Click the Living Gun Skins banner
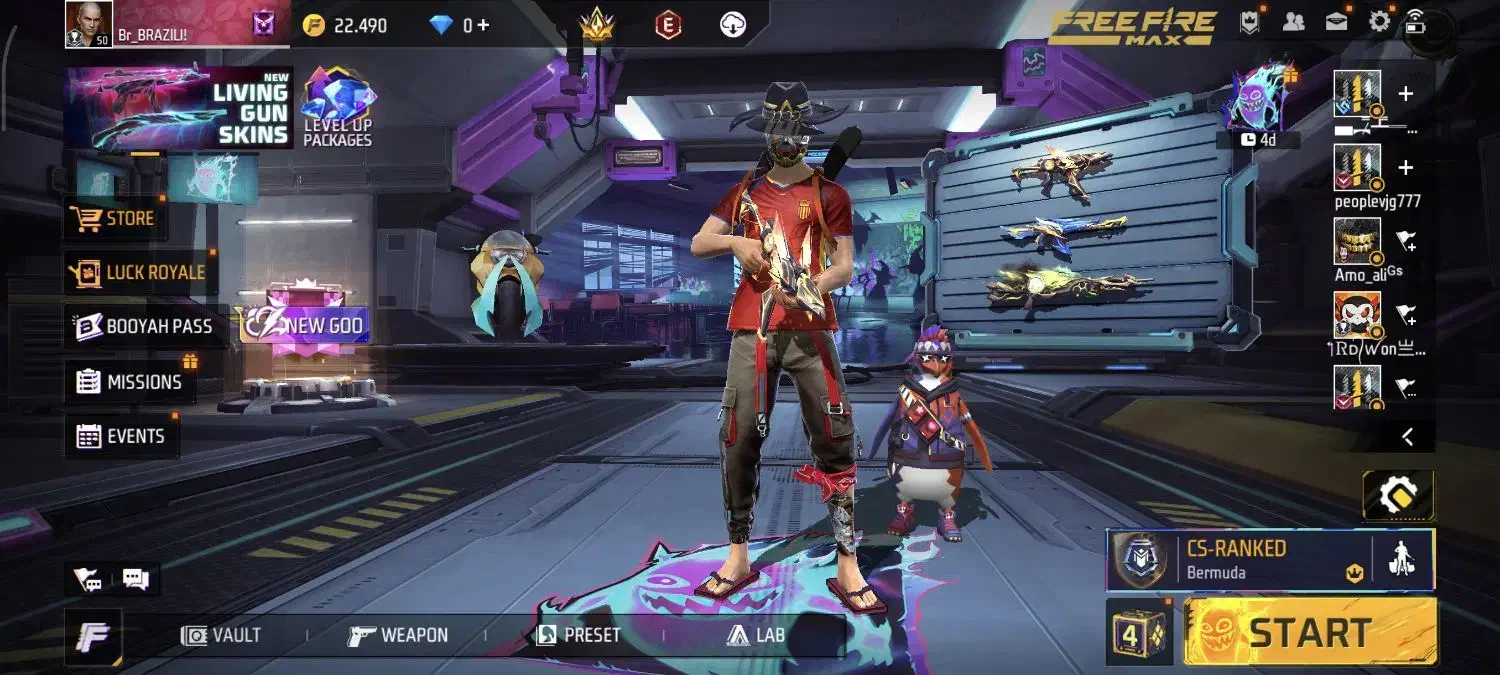This screenshot has width=1500, height=675. tap(178, 110)
